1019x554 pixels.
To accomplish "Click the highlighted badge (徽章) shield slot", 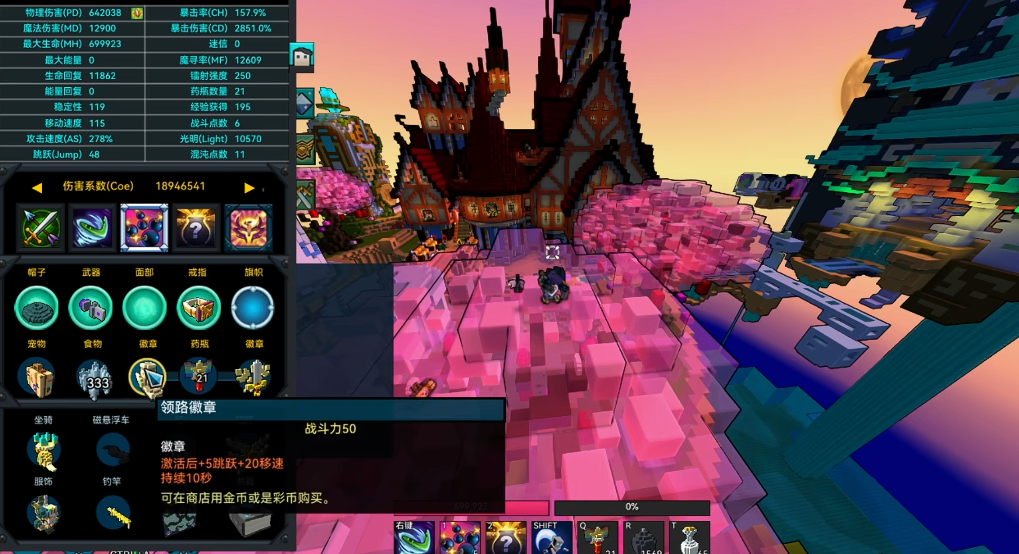I will pyautogui.click(x=147, y=377).
